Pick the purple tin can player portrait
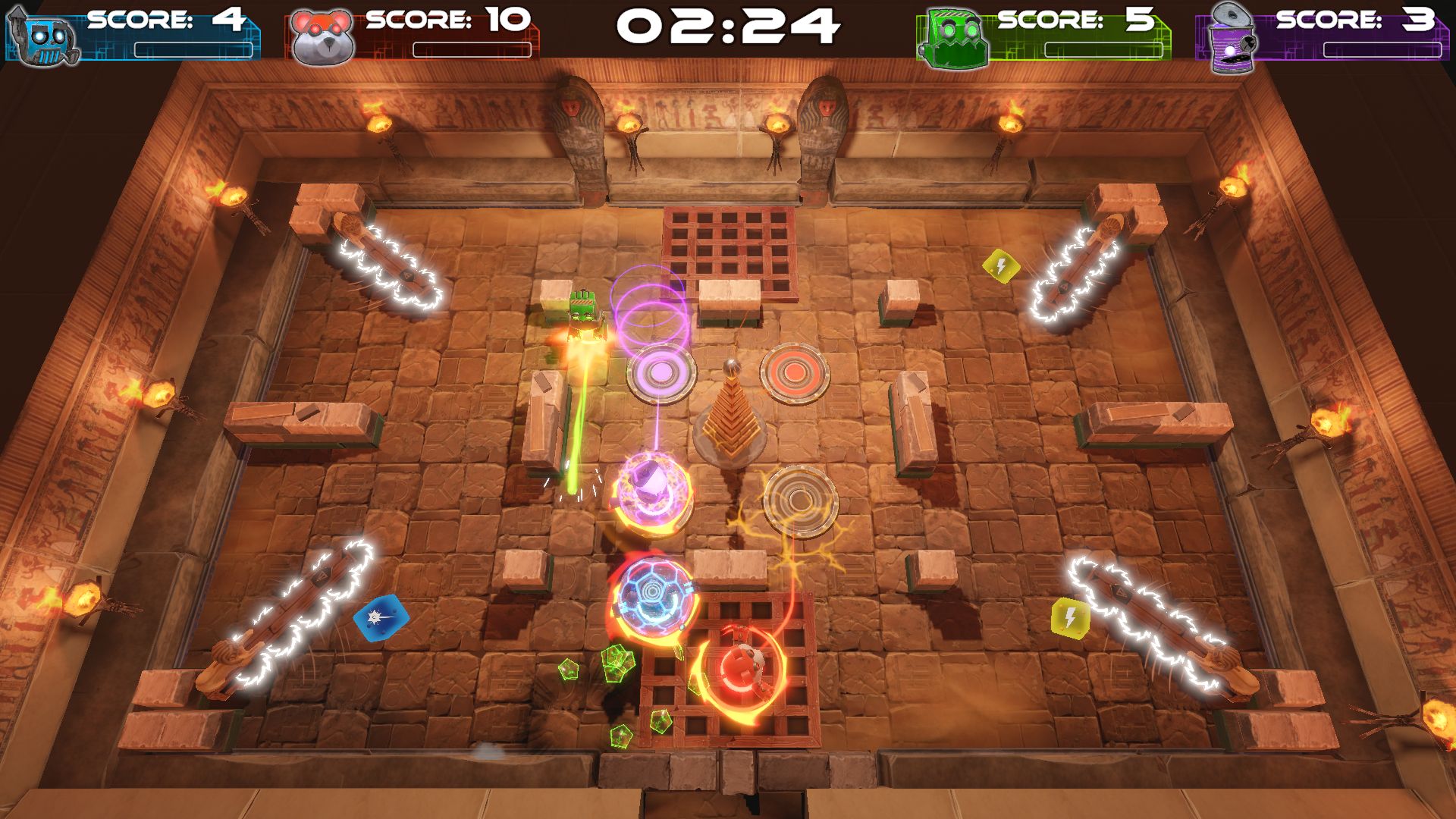The height and width of the screenshot is (819, 1456). [1233, 38]
